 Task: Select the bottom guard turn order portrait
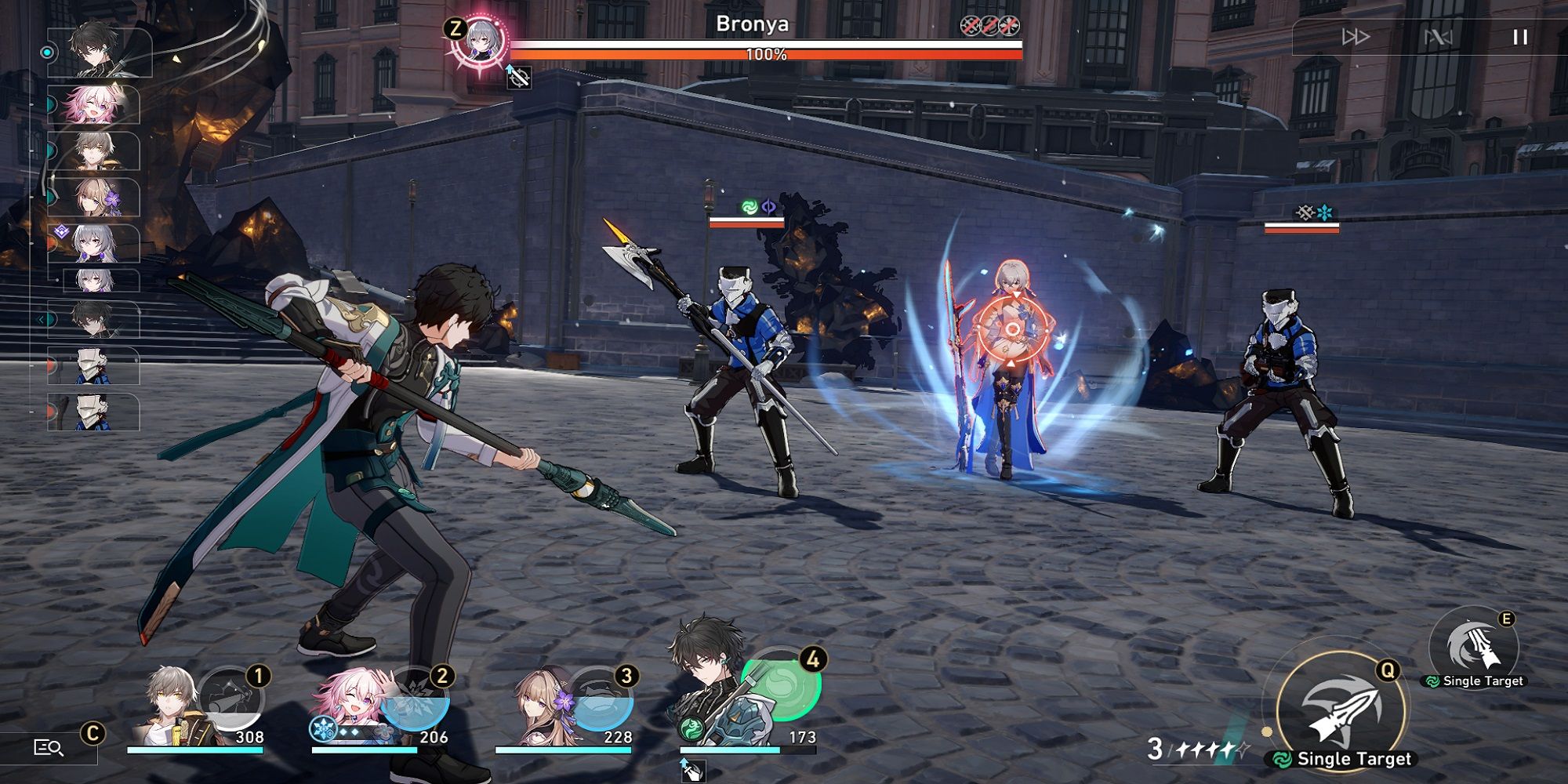94,412
